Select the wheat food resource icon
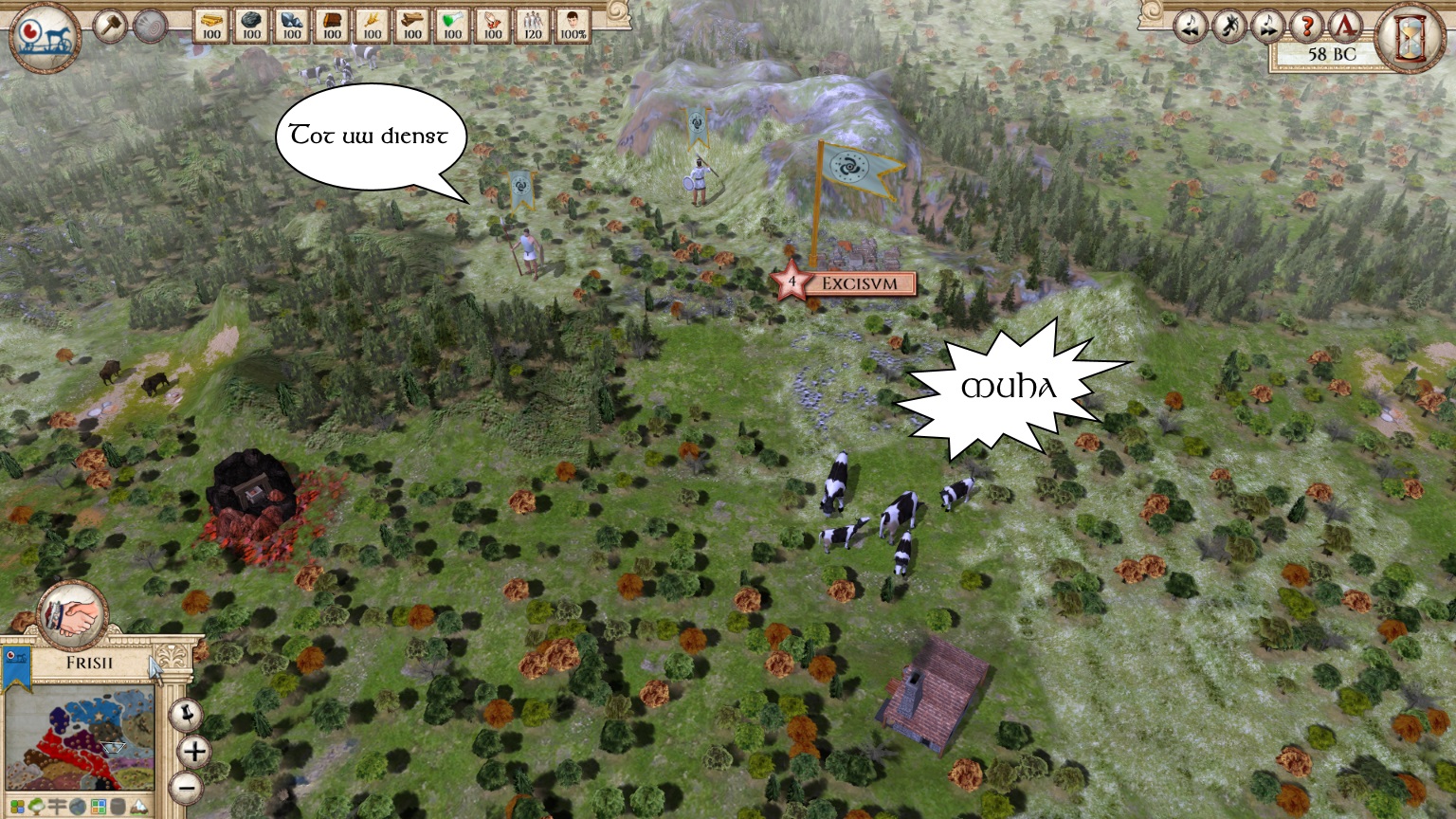Viewport: 1456px width, 819px height. point(372,25)
